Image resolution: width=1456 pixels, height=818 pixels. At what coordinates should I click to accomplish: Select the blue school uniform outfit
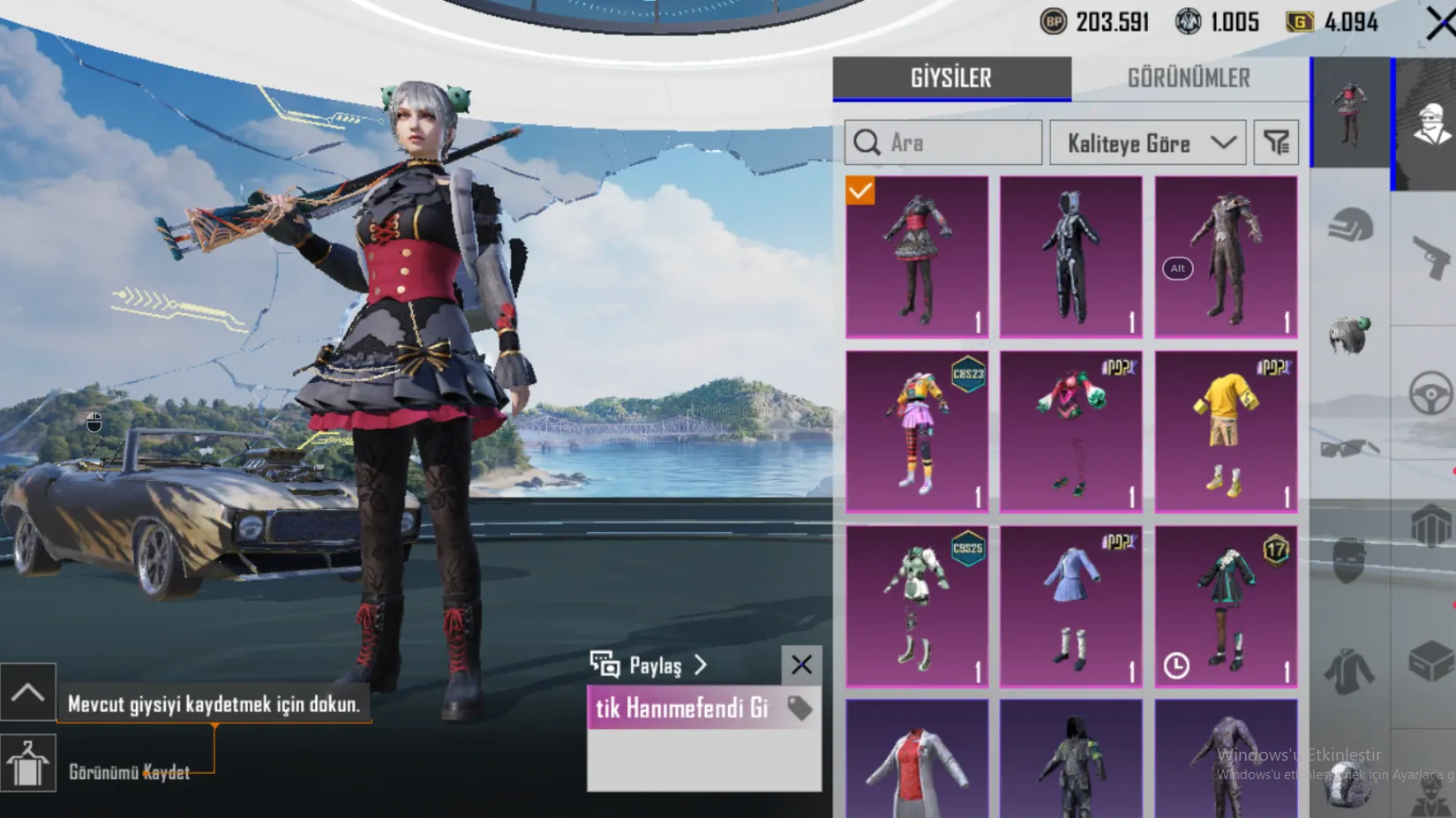(1070, 606)
